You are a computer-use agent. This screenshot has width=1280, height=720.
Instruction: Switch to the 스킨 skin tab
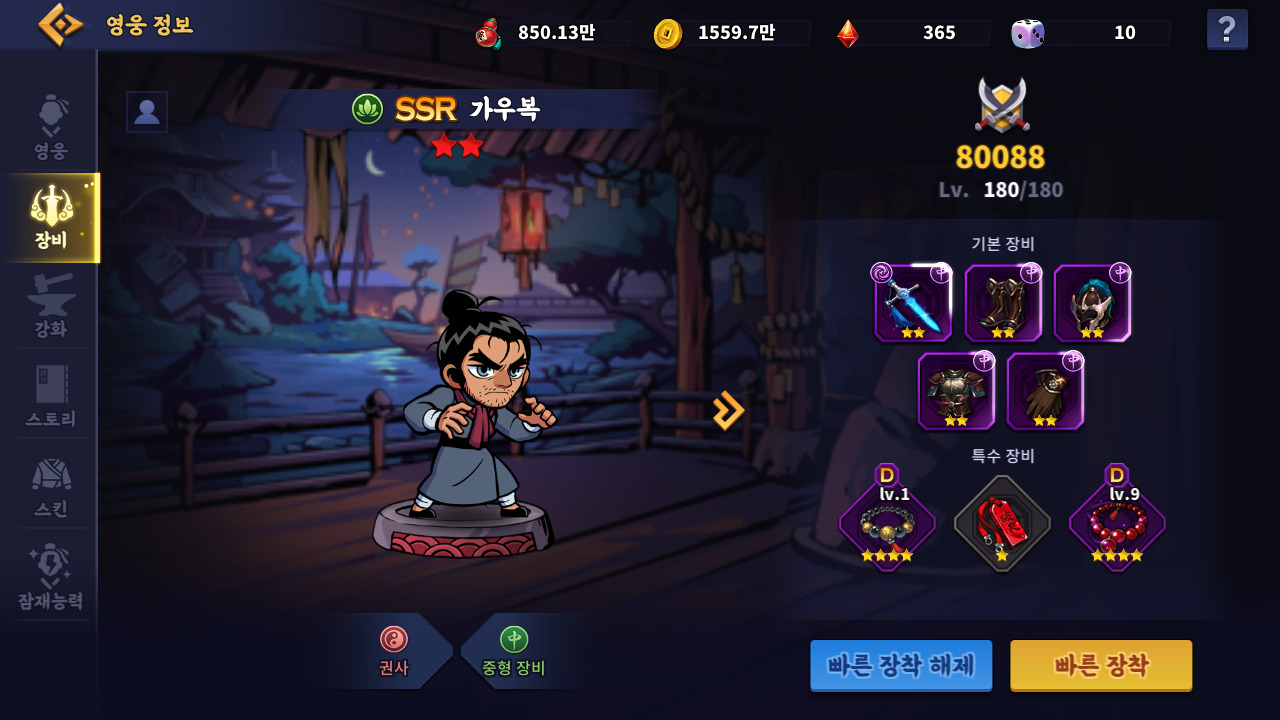(x=51, y=486)
